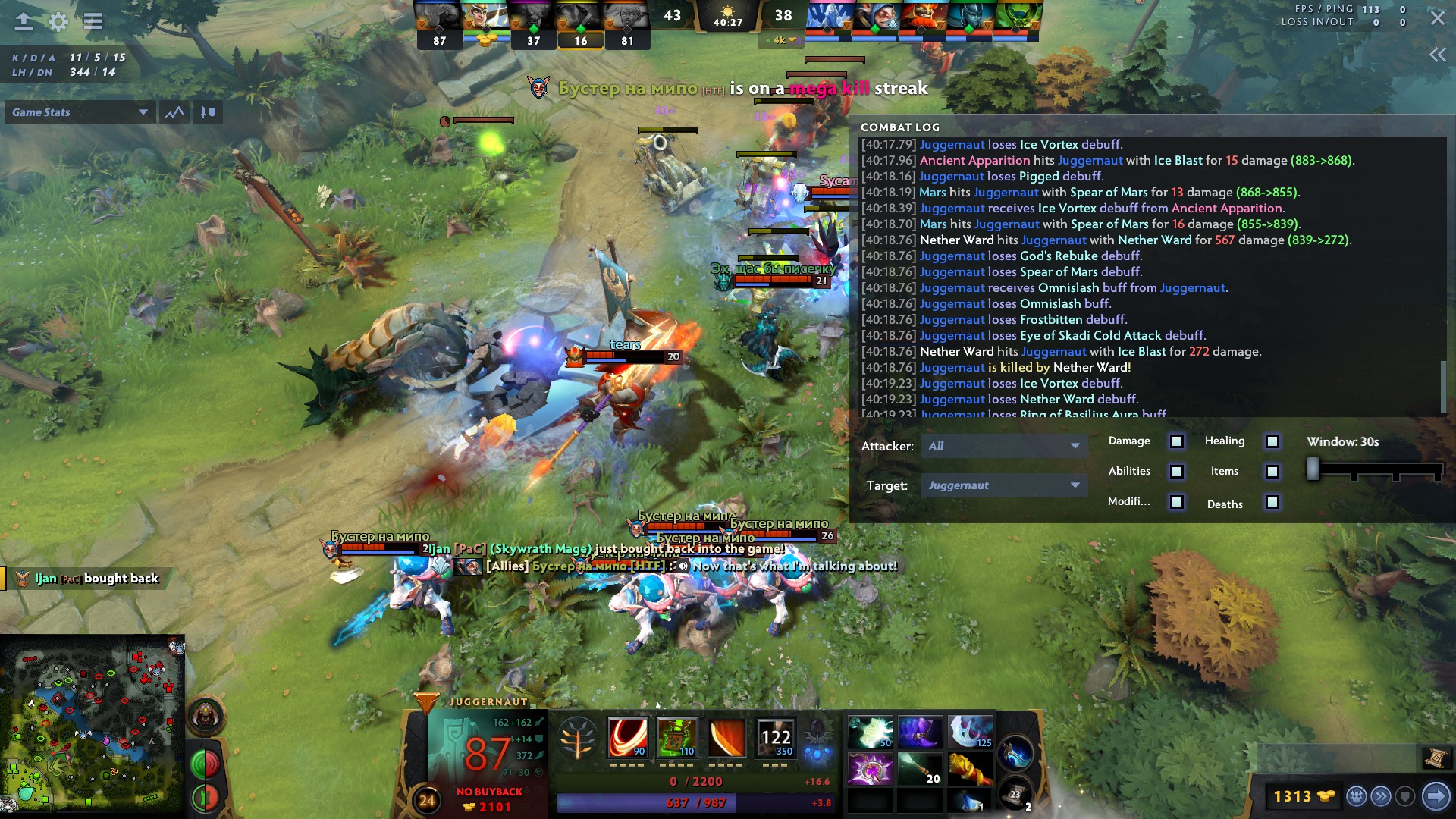This screenshot has height=819, width=1456.
Task: View the net worth graph beside Game Stats
Action: (x=174, y=112)
